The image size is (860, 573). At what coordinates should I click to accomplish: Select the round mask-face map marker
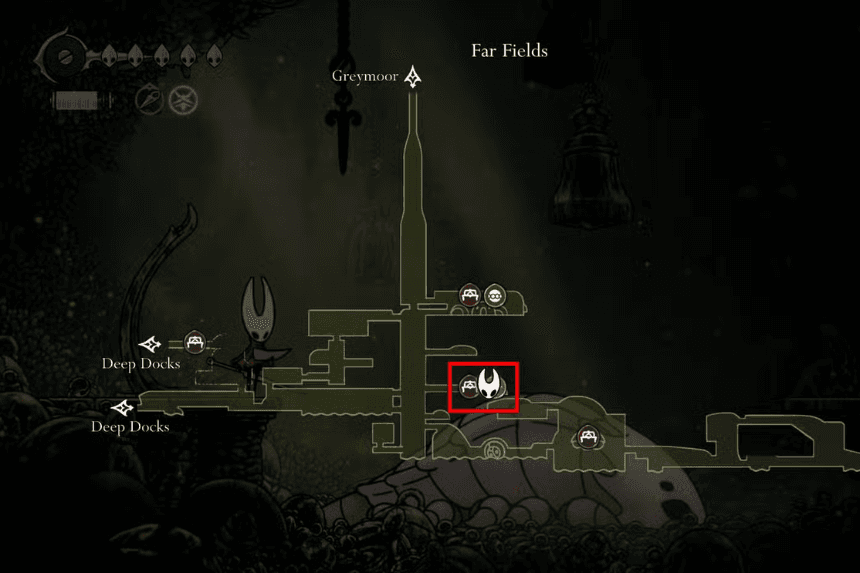495,295
